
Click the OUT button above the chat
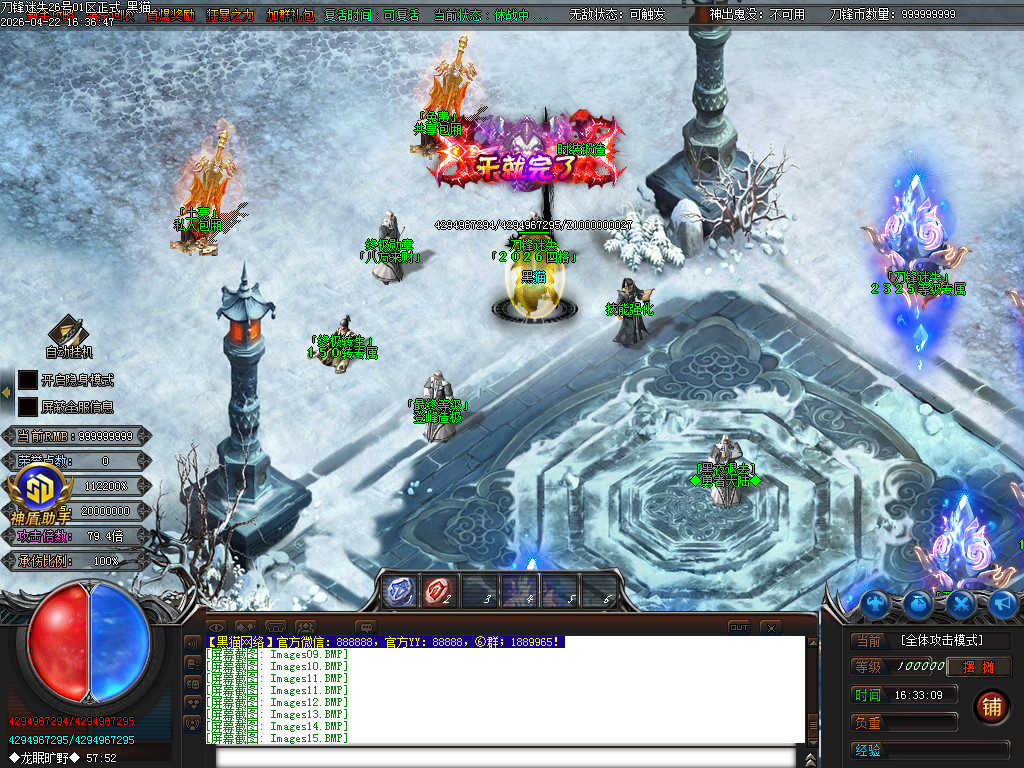pos(738,627)
